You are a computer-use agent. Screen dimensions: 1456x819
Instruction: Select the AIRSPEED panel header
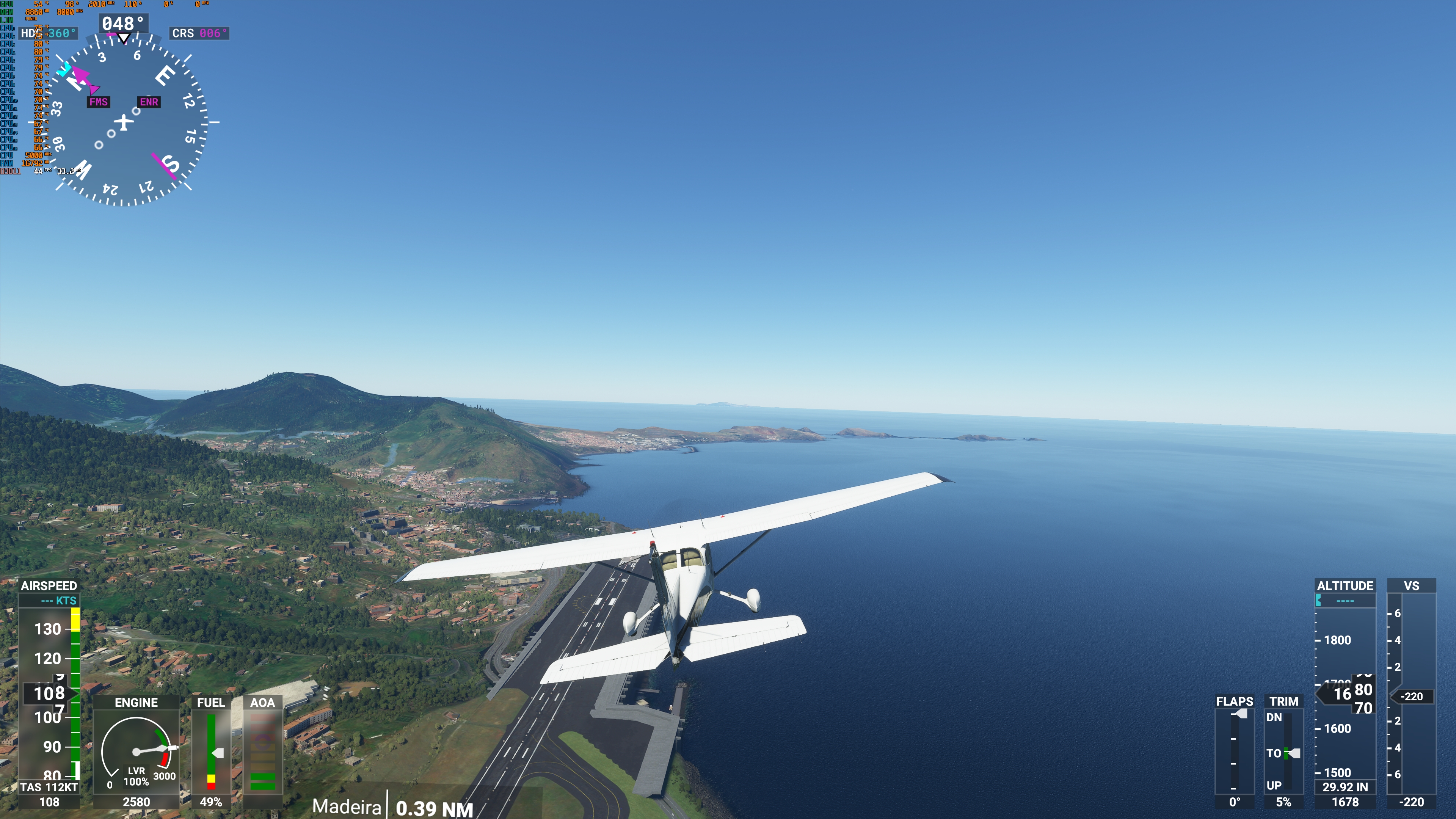click(x=50, y=586)
